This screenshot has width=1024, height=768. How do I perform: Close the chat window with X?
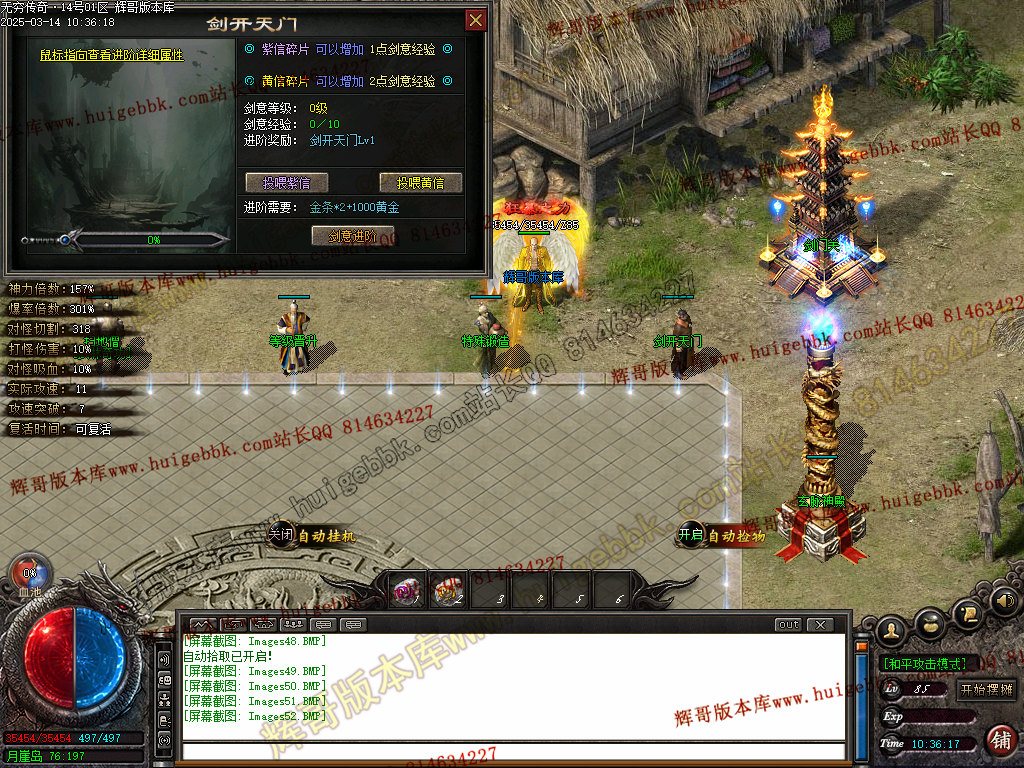819,624
